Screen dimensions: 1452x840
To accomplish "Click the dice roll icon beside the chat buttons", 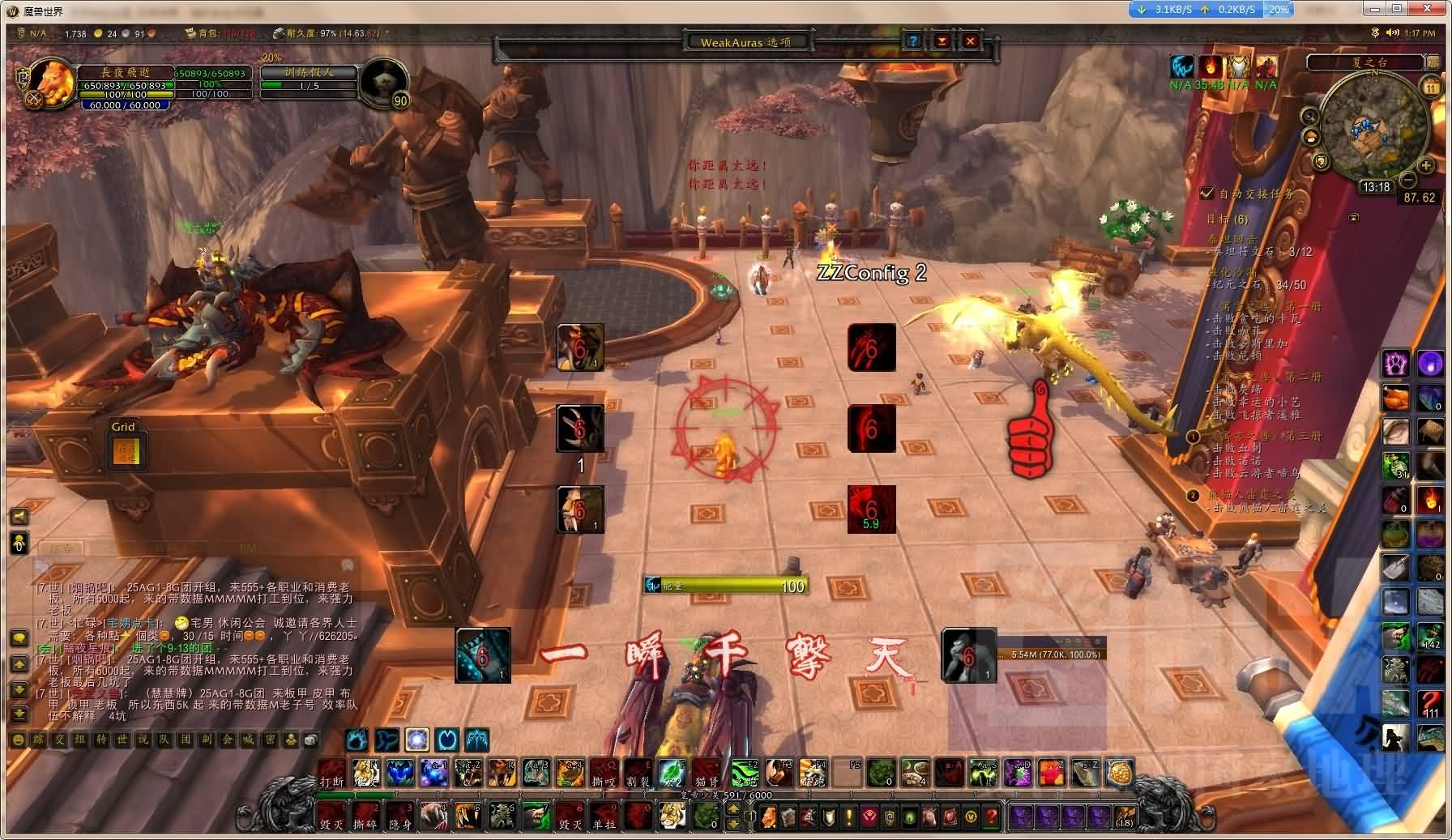I will [x=311, y=741].
